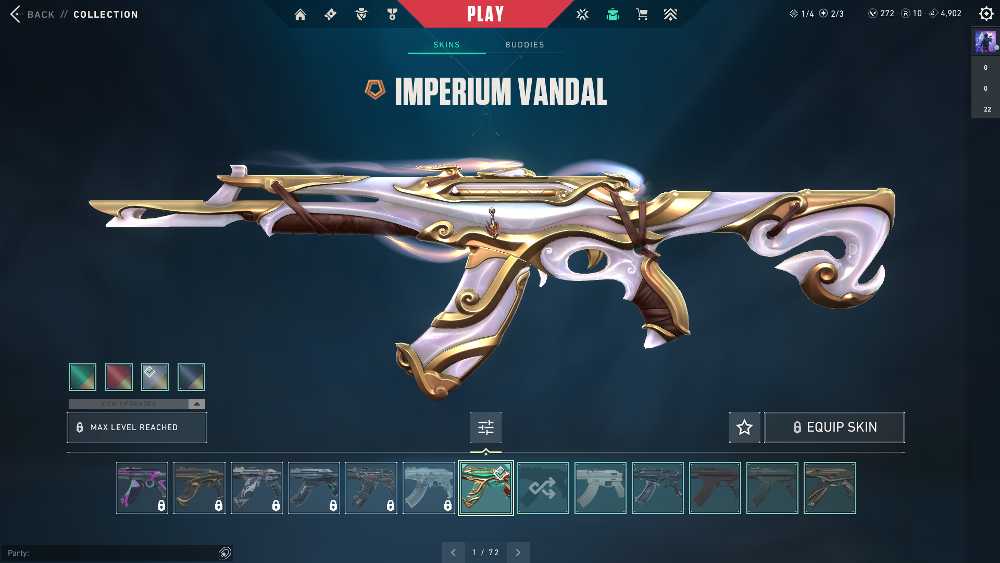Collapse the upgrades level bar arrow
The width and height of the screenshot is (1000, 563).
pos(196,404)
